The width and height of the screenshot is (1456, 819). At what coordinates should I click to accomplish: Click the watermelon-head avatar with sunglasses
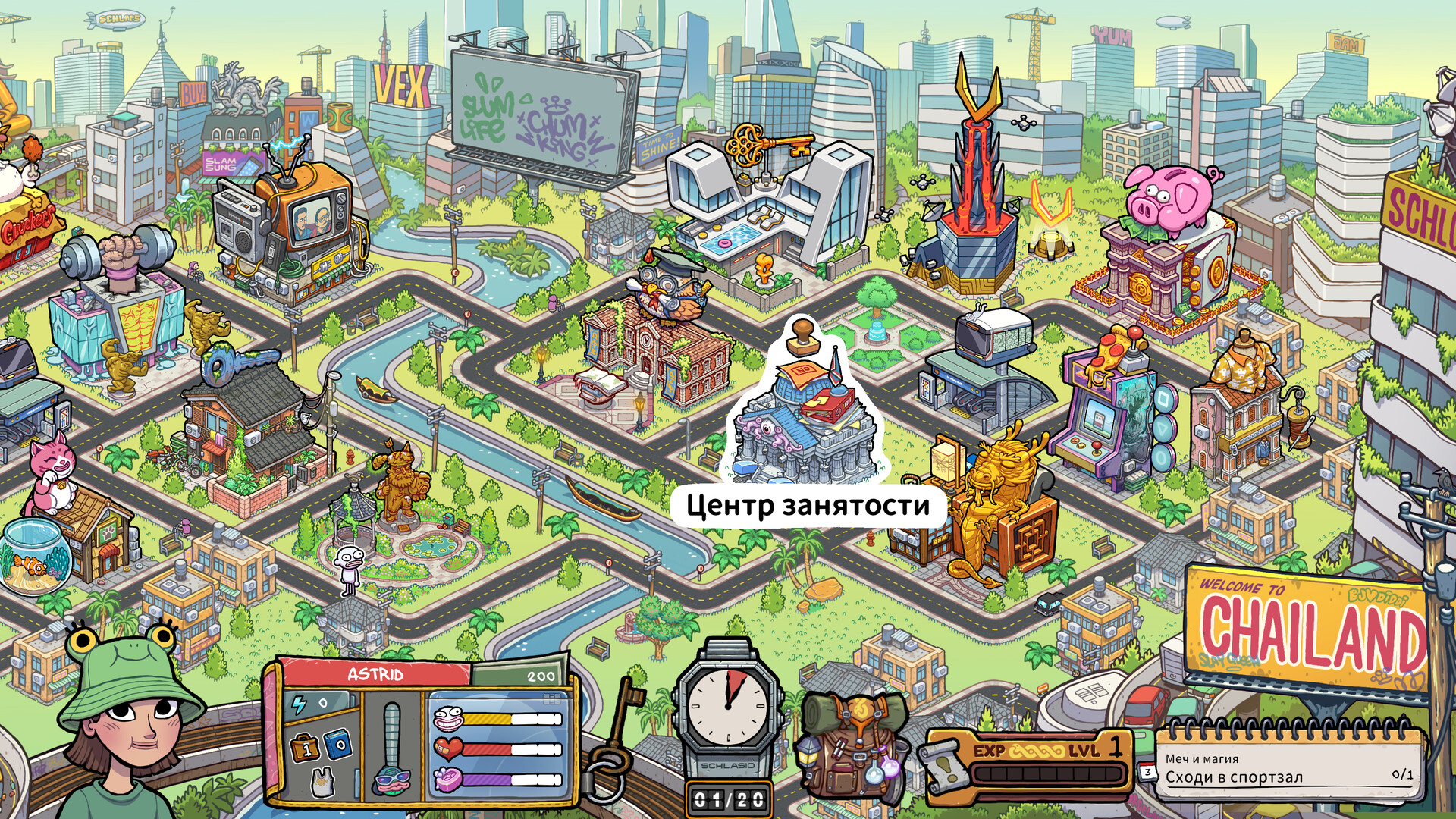click(391, 783)
